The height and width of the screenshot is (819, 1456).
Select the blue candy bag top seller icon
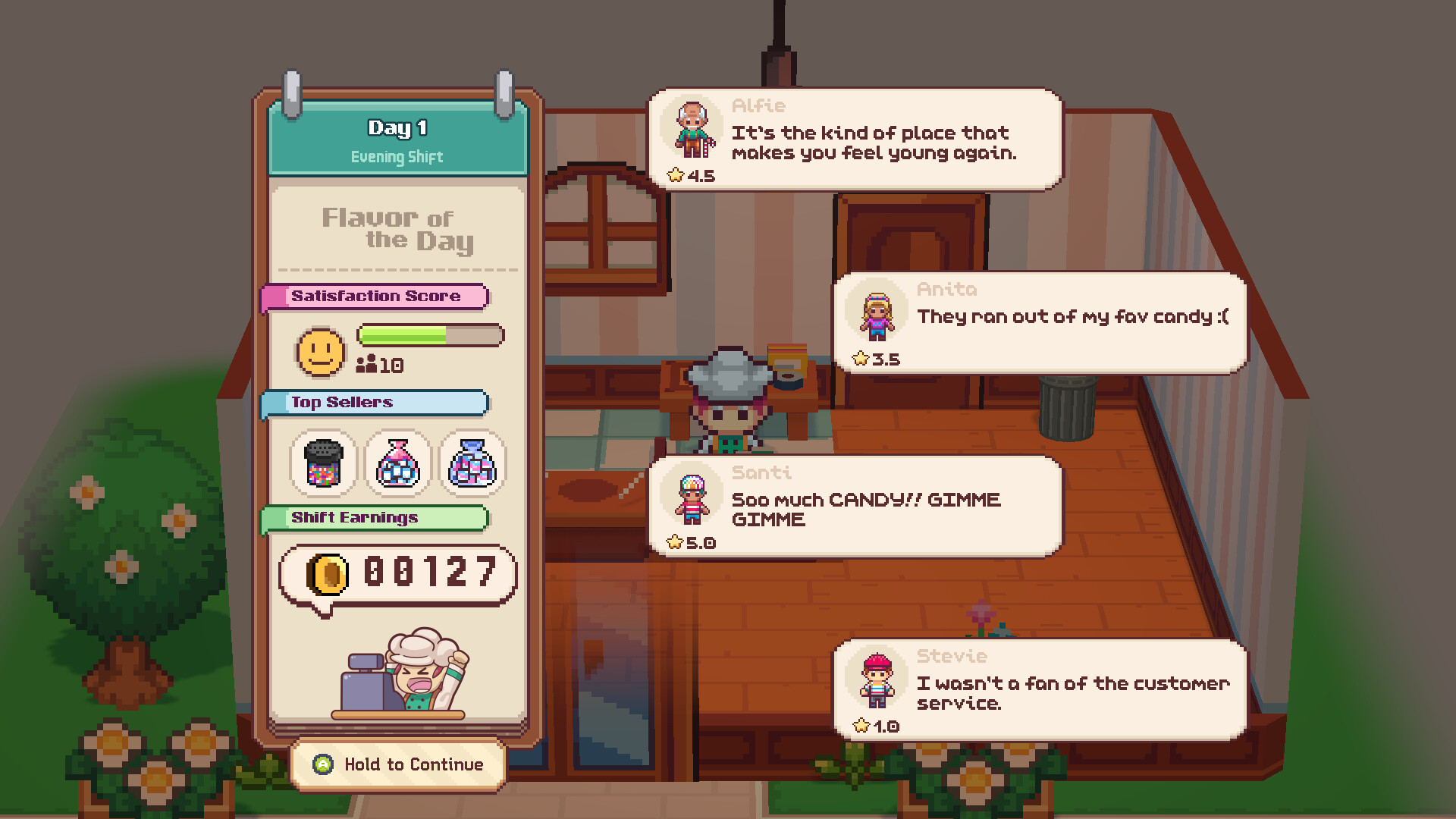[472, 463]
